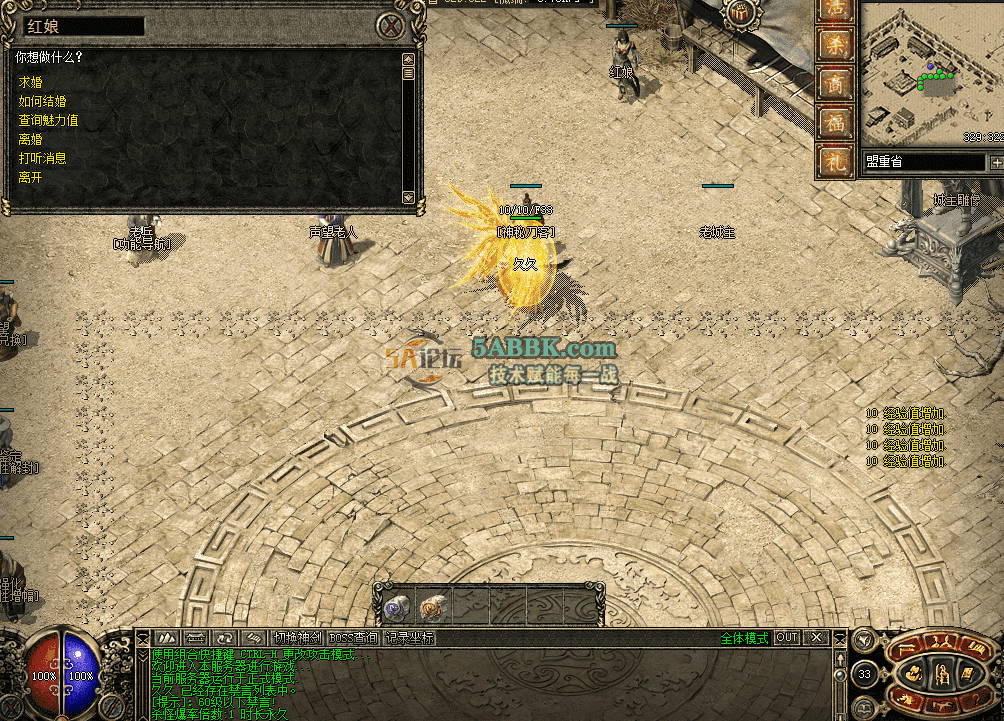Open the BOSS查询 panel
The height and width of the screenshot is (721, 1004).
(354, 638)
